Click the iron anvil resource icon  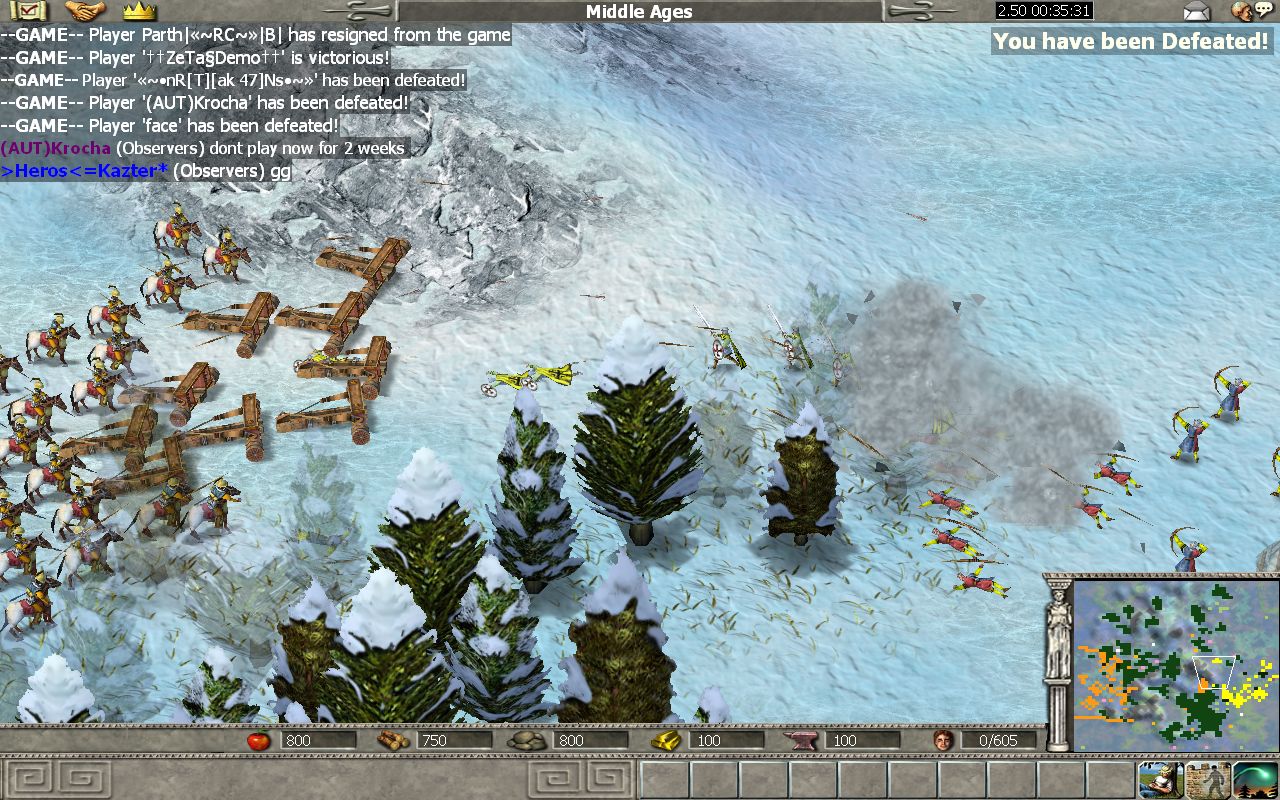tap(806, 740)
